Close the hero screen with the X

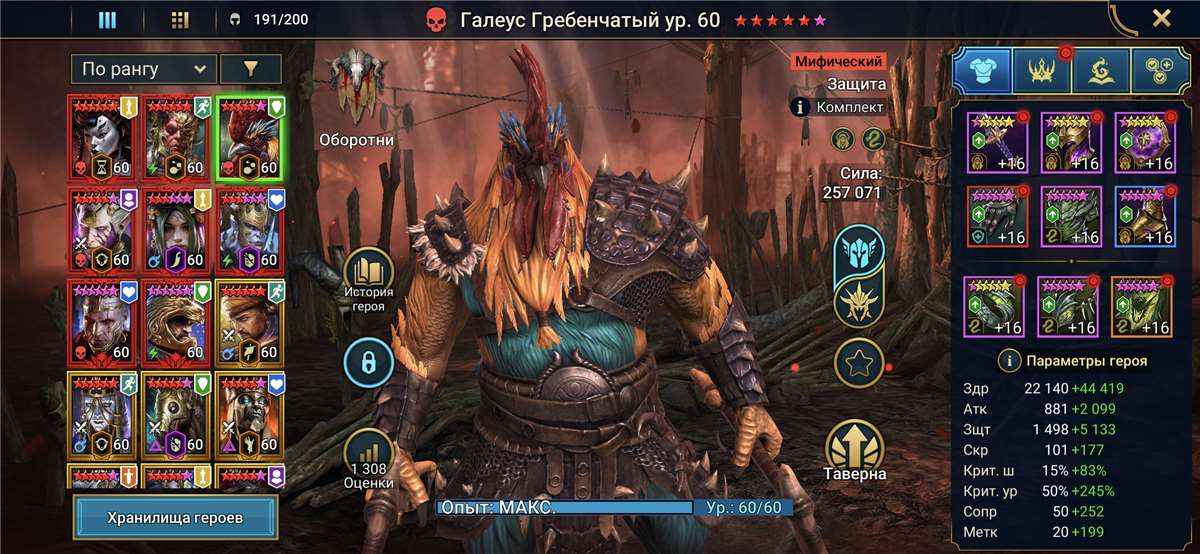click(x=1161, y=18)
